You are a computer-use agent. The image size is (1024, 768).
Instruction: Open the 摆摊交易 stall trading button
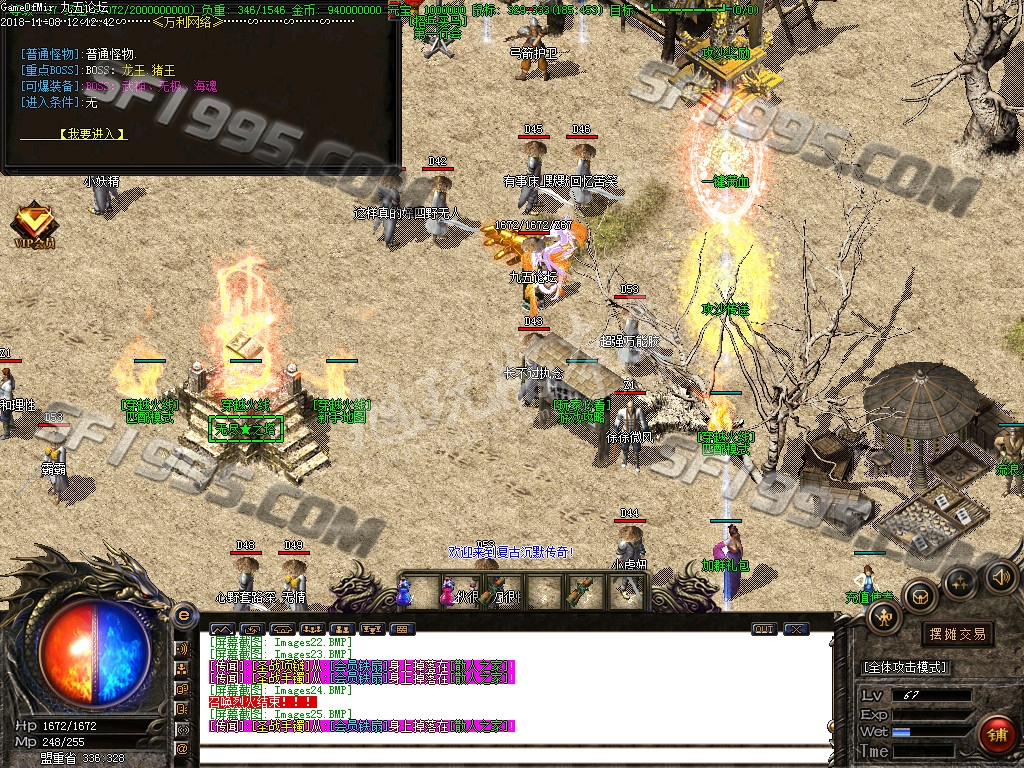coord(957,634)
